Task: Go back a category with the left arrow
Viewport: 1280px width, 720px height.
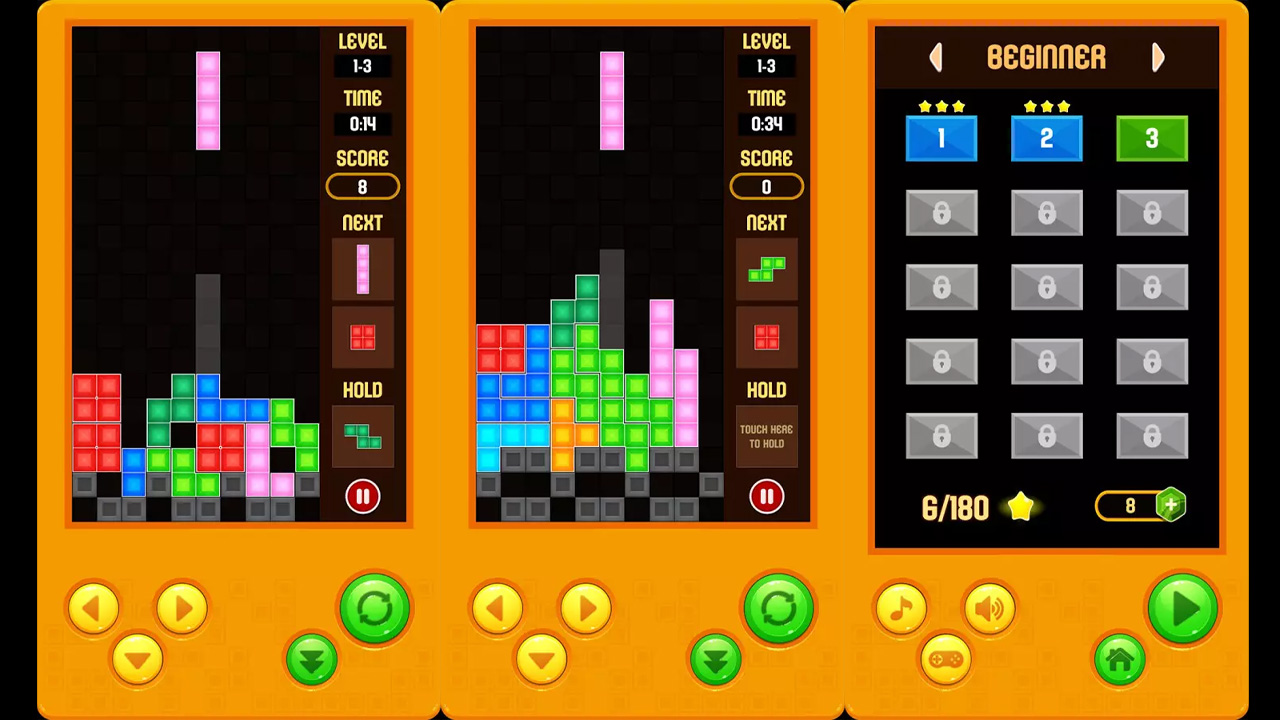Action: (936, 57)
